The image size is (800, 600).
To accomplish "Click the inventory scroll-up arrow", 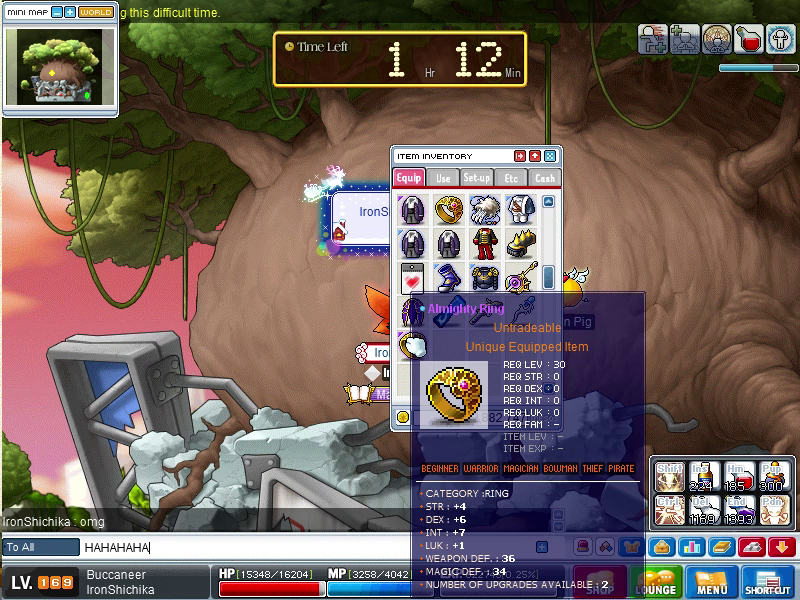I will click(x=548, y=202).
